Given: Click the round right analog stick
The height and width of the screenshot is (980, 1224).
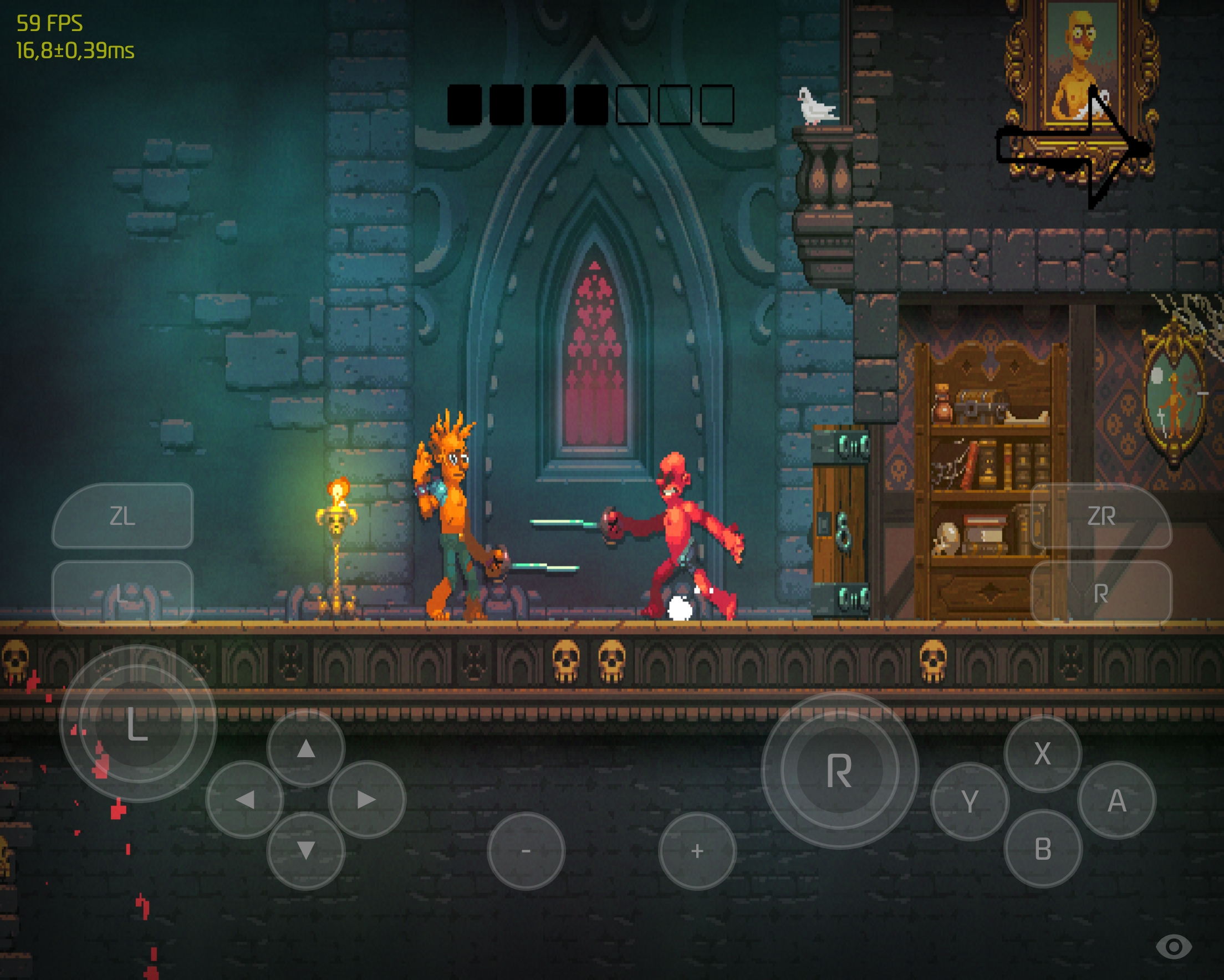Looking at the screenshot, I should coord(840,770).
